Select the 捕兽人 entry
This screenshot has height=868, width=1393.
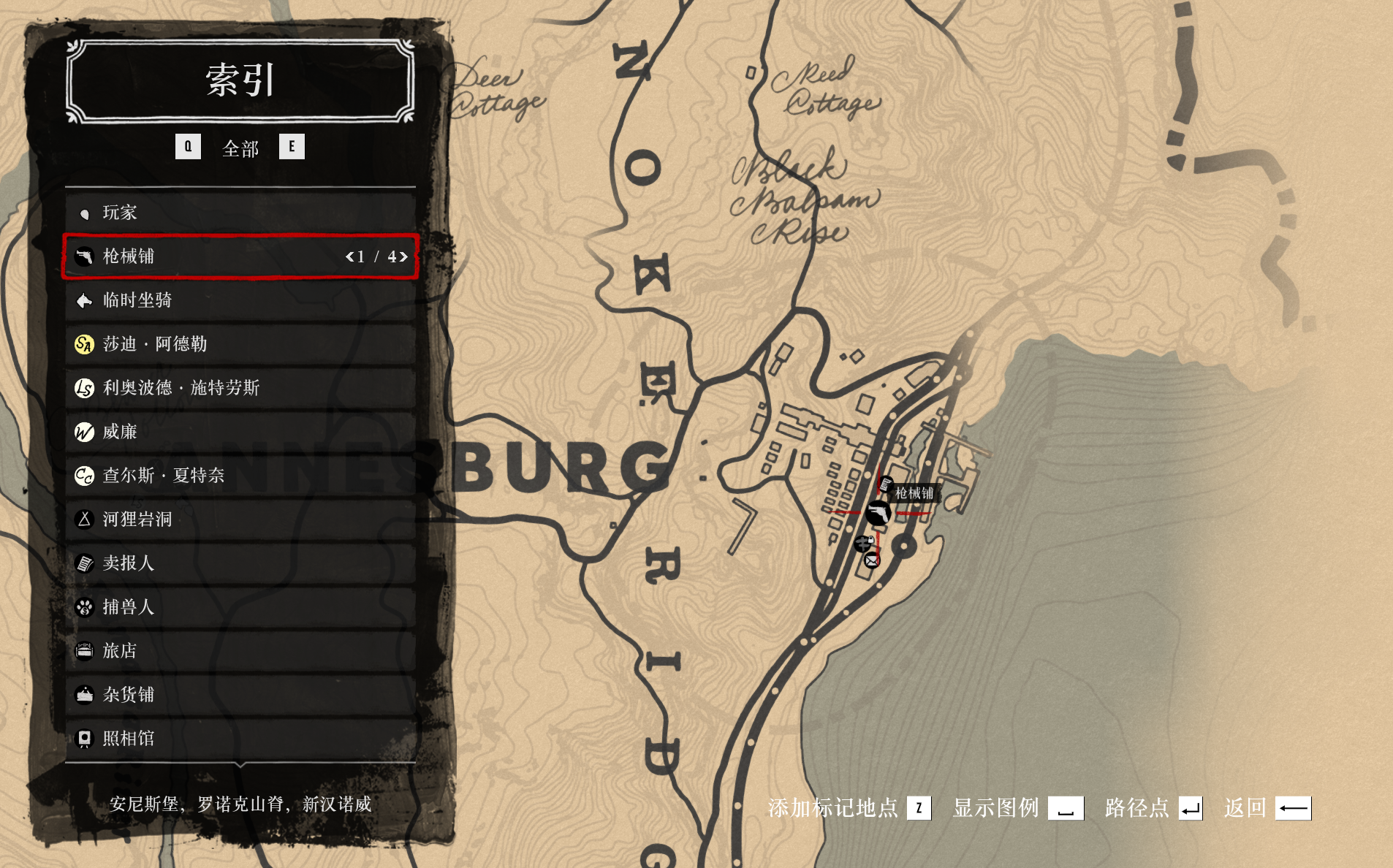tap(240, 607)
